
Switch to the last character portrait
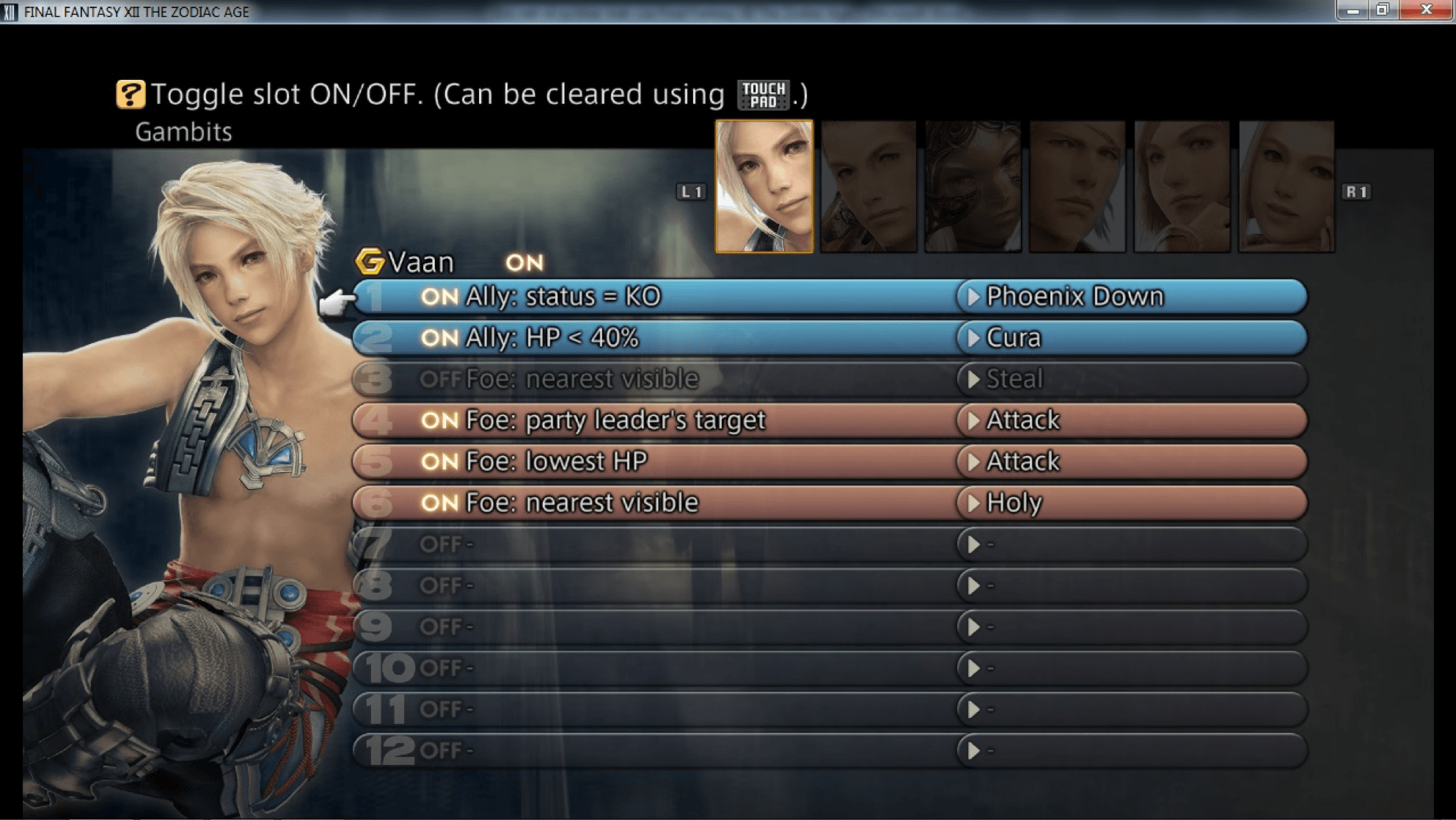click(x=1286, y=186)
